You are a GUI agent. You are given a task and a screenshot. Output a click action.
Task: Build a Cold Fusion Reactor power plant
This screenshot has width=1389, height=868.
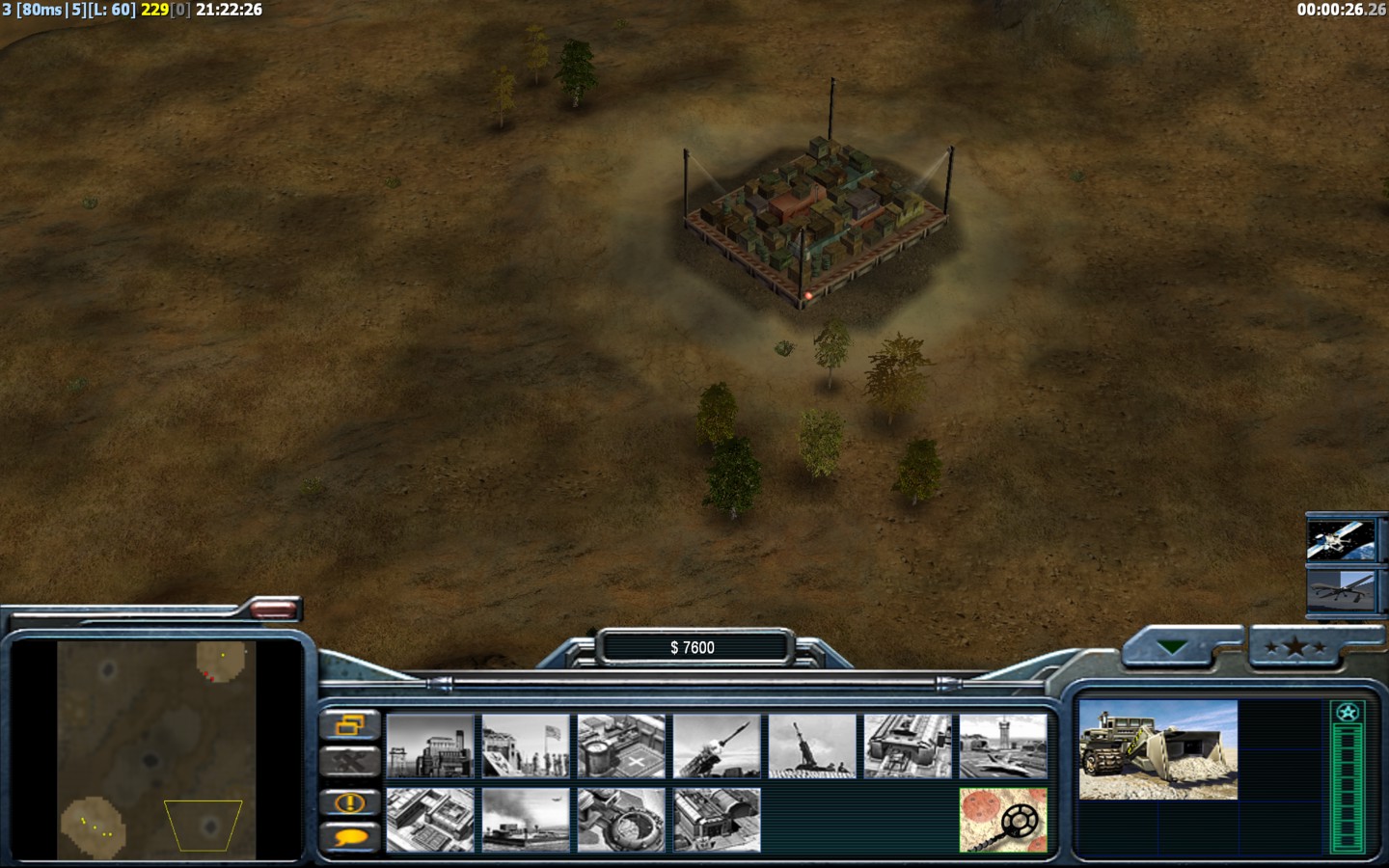tap(430, 746)
